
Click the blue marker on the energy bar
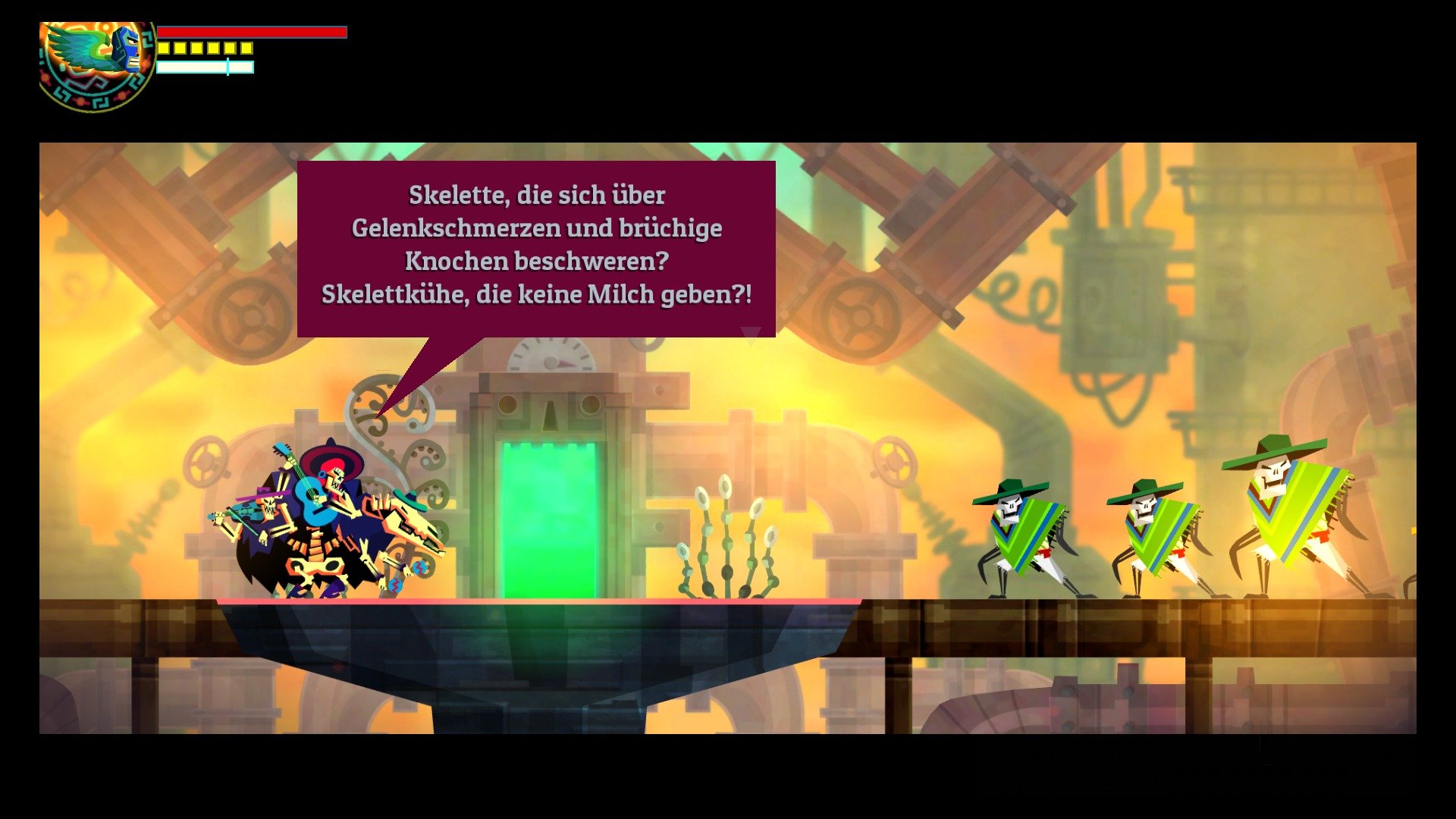point(227,68)
